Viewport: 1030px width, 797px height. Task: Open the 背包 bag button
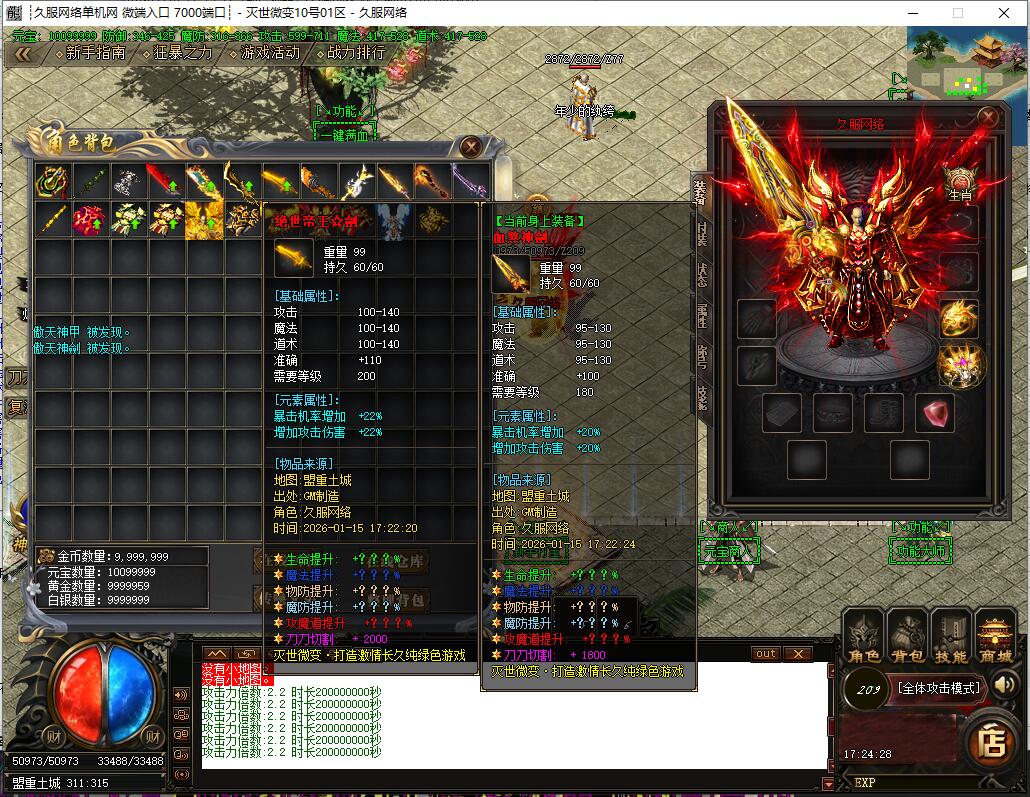[907, 638]
